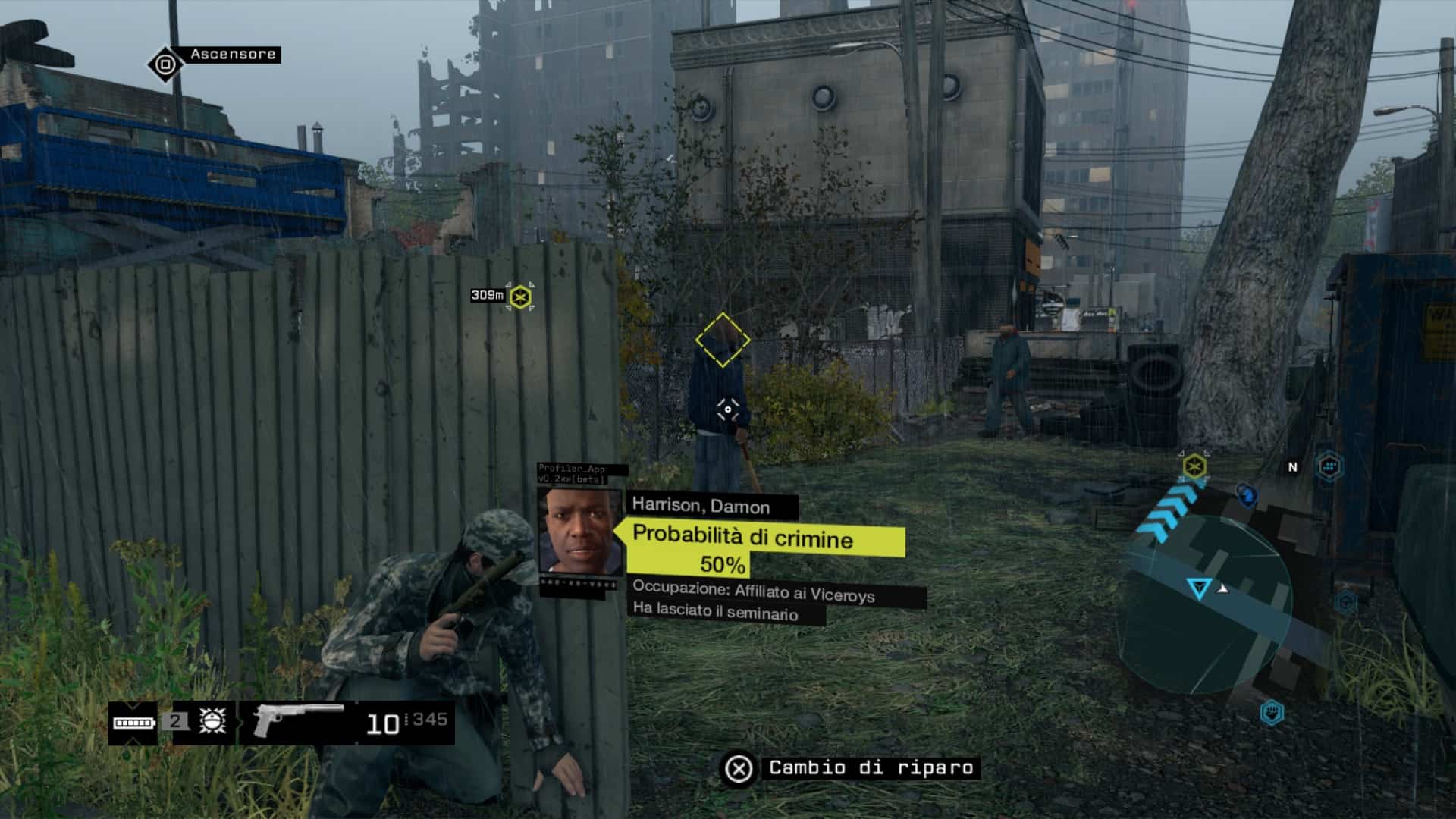Click the yellow 309m waypoint marker
Image resolution: width=1456 pixels, height=819 pixels.
(x=520, y=297)
